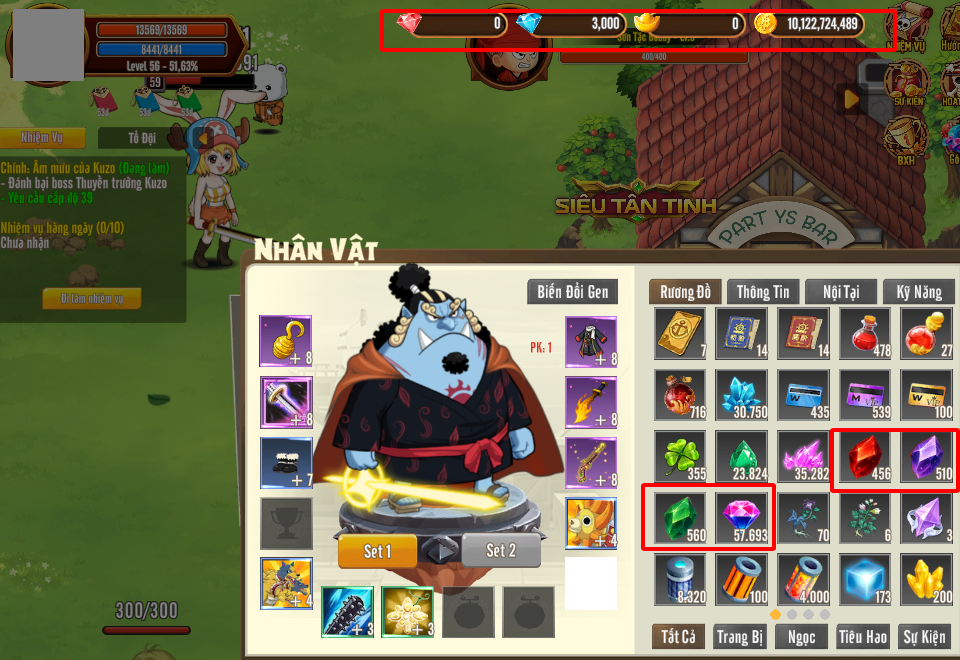Open the BXH ranking icon

click(x=906, y=142)
